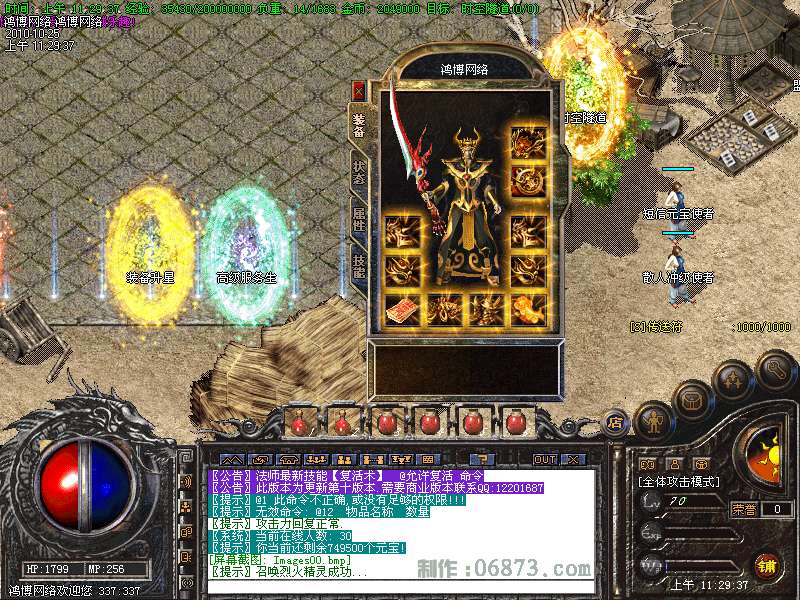The width and height of the screenshot is (800, 600).
Task: Click the OUT button above chat
Action: click(544, 459)
